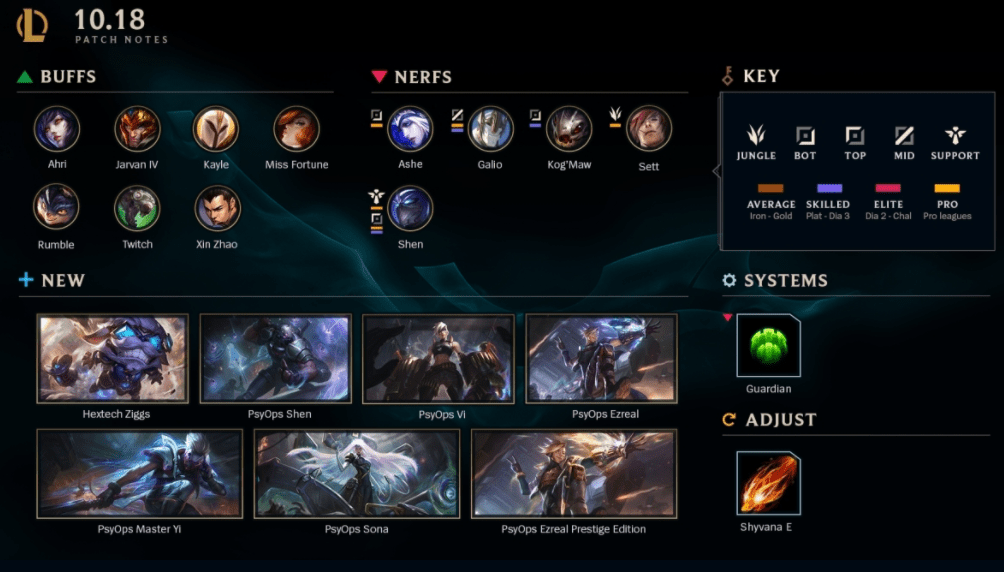Click the Xin Zhao portrait
Screen dimensions: 1004x572
coord(217,208)
